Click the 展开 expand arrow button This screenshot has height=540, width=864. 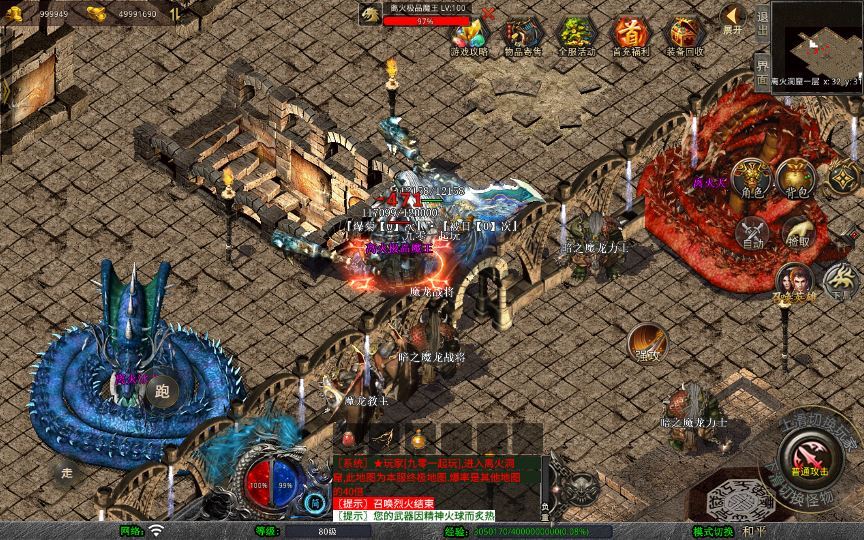tap(733, 18)
